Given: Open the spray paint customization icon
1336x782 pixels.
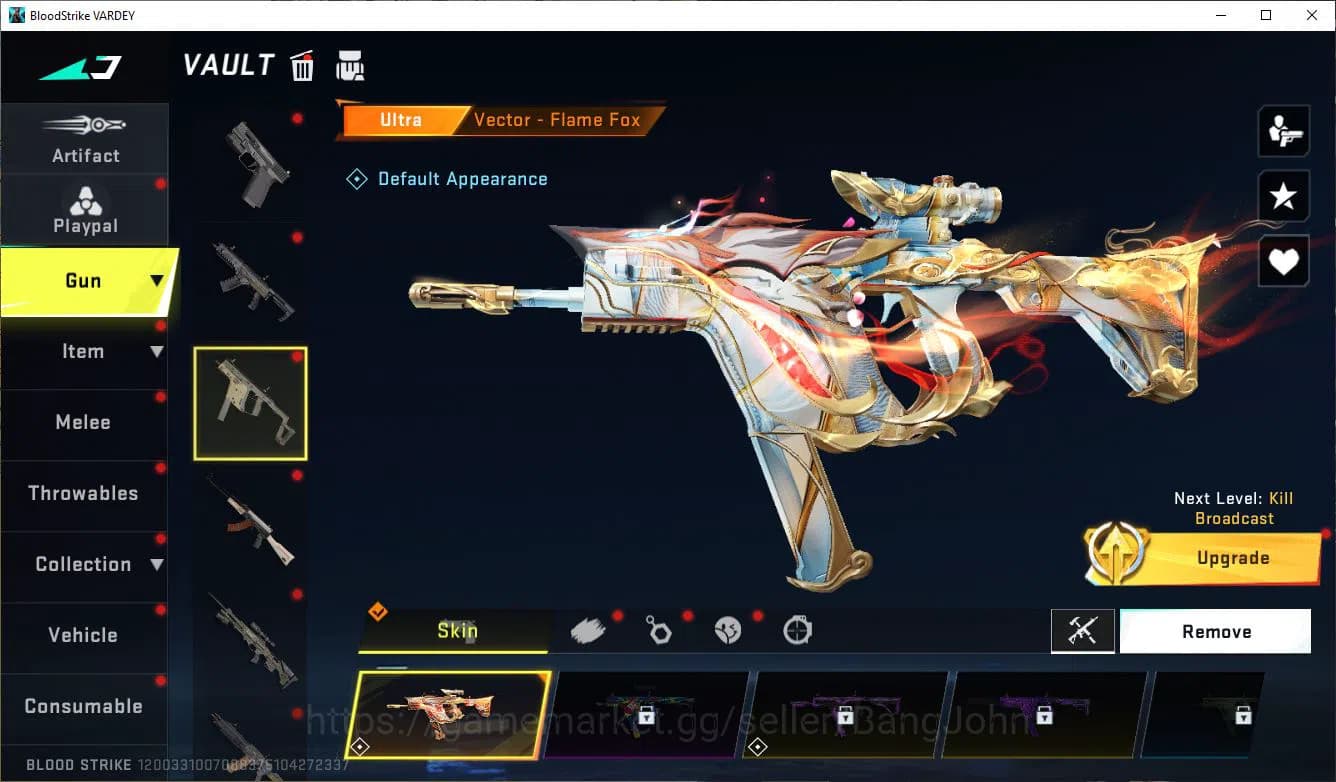Looking at the screenshot, I should coord(589,630).
